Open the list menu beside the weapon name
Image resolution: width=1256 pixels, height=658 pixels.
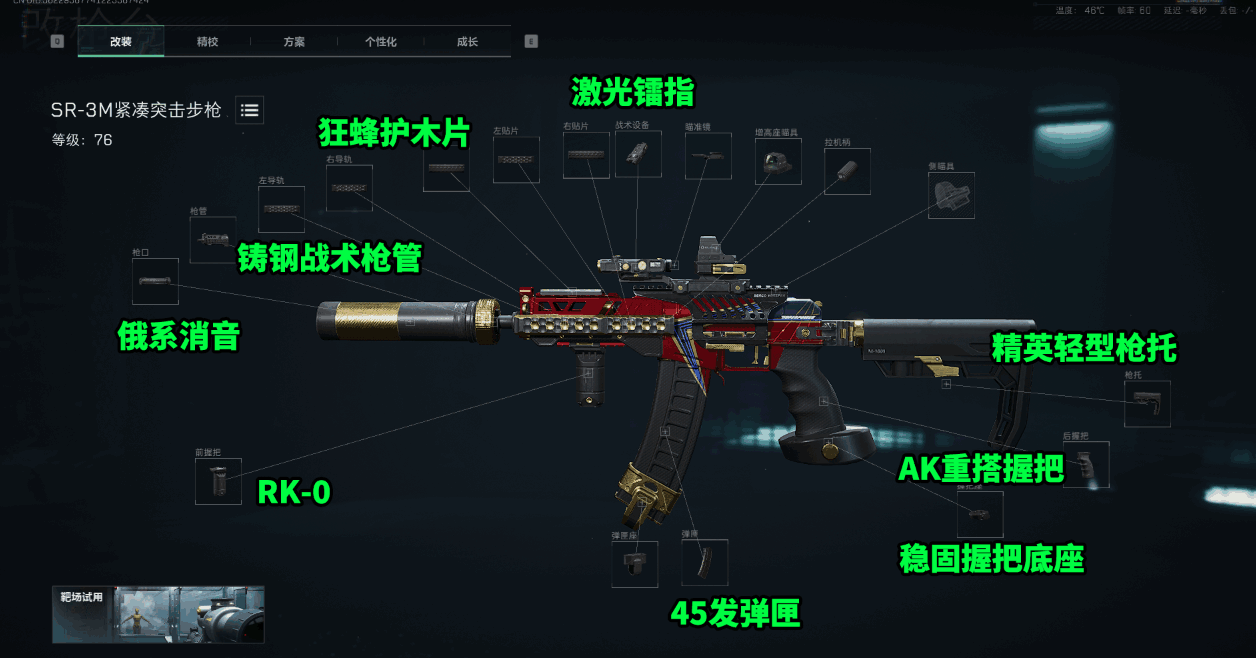[x=250, y=110]
